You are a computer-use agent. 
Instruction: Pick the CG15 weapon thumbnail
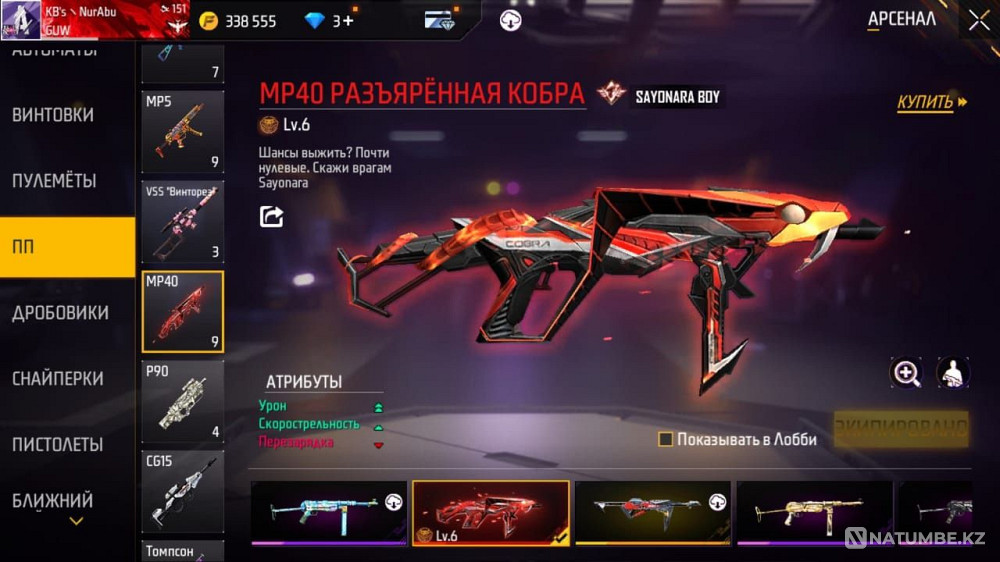[182, 491]
